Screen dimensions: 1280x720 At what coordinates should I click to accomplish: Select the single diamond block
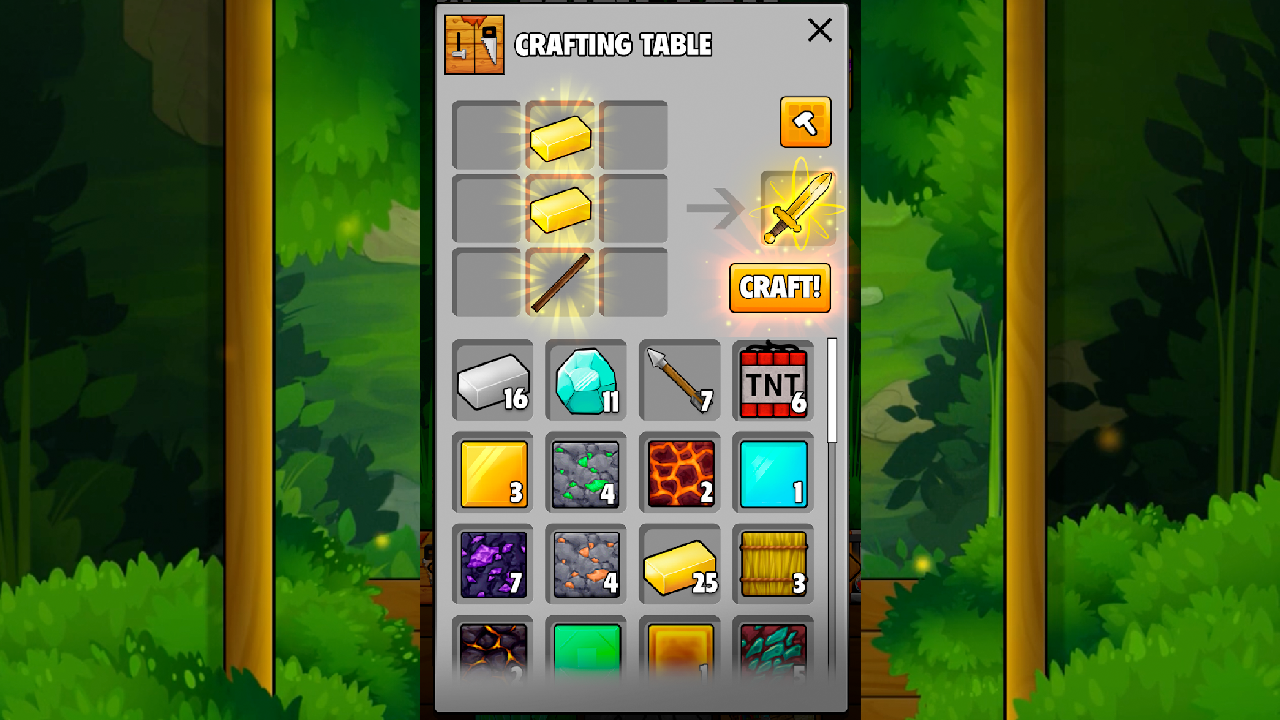pos(773,474)
